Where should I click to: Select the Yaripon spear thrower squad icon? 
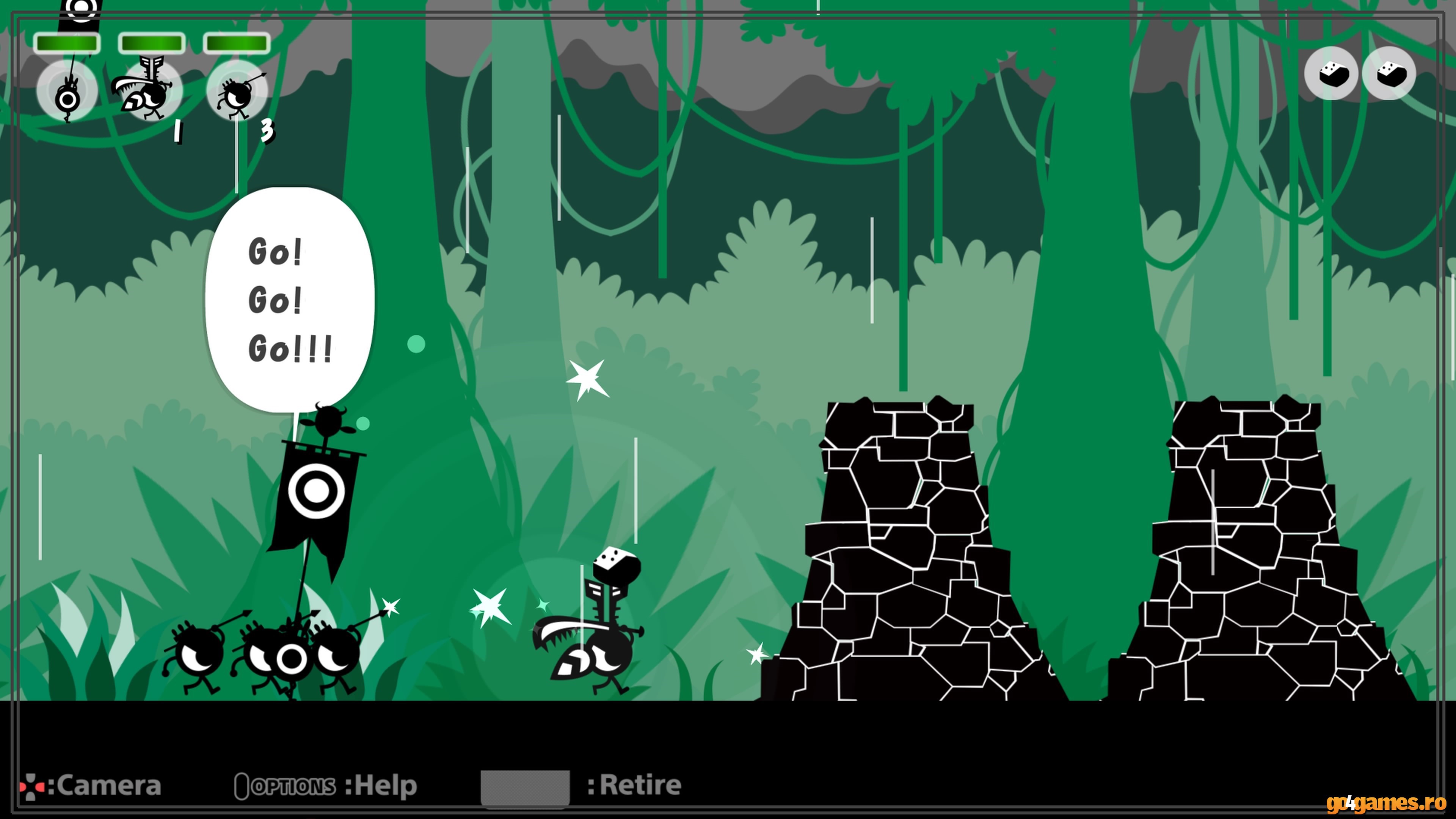236,91
